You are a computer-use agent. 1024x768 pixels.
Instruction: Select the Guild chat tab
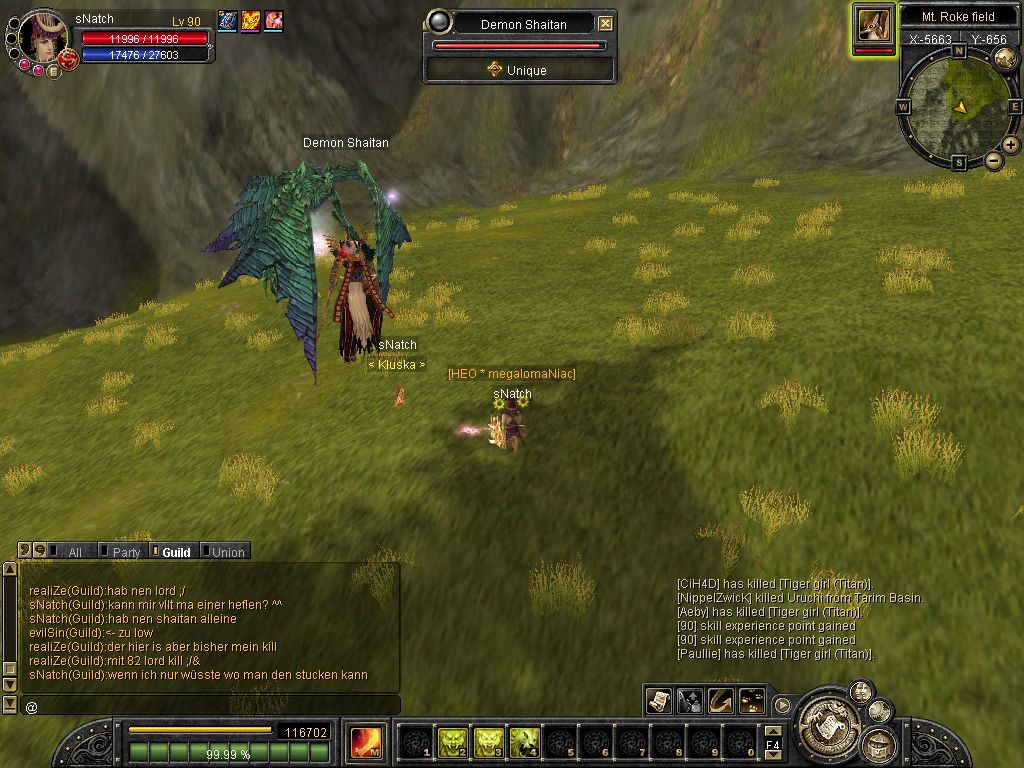[175, 552]
